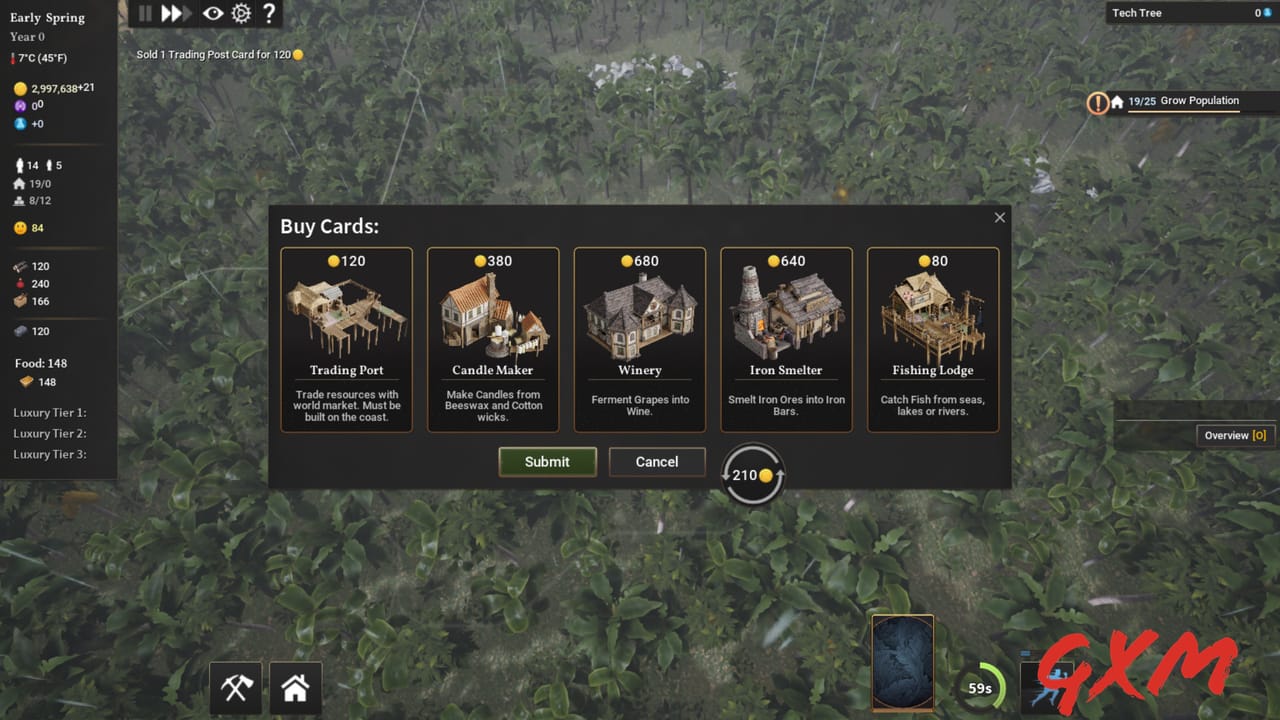The width and height of the screenshot is (1280, 720).
Task: Expand the orange alert notification
Action: [x=1098, y=101]
